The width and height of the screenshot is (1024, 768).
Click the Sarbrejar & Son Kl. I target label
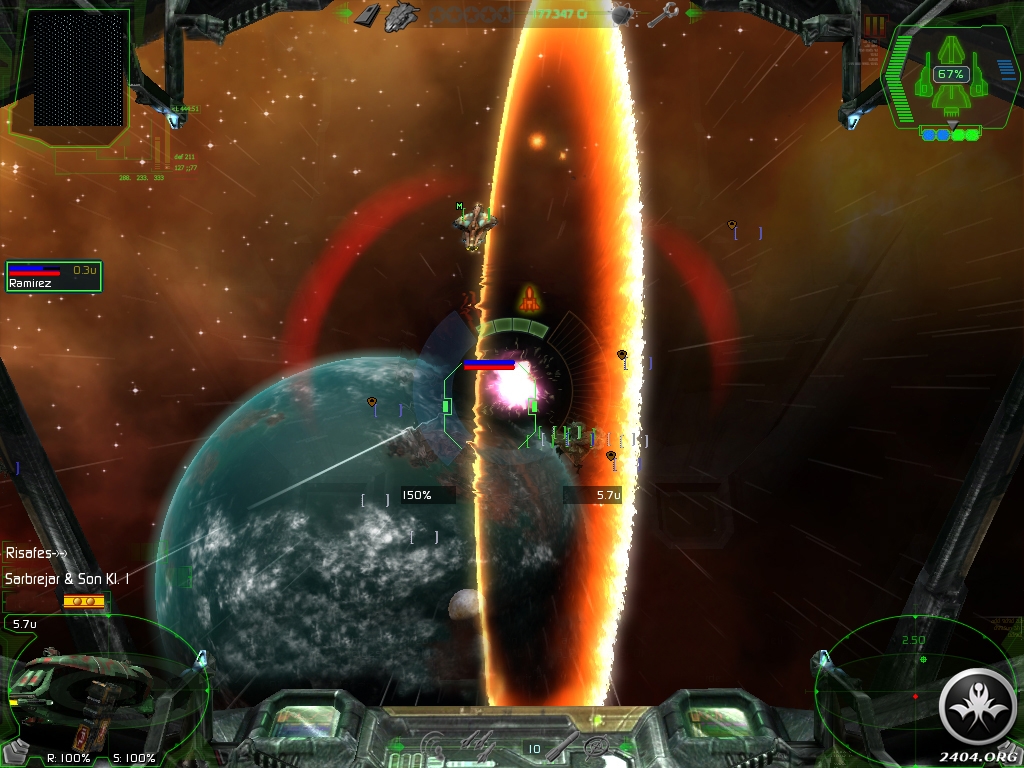coord(67,578)
